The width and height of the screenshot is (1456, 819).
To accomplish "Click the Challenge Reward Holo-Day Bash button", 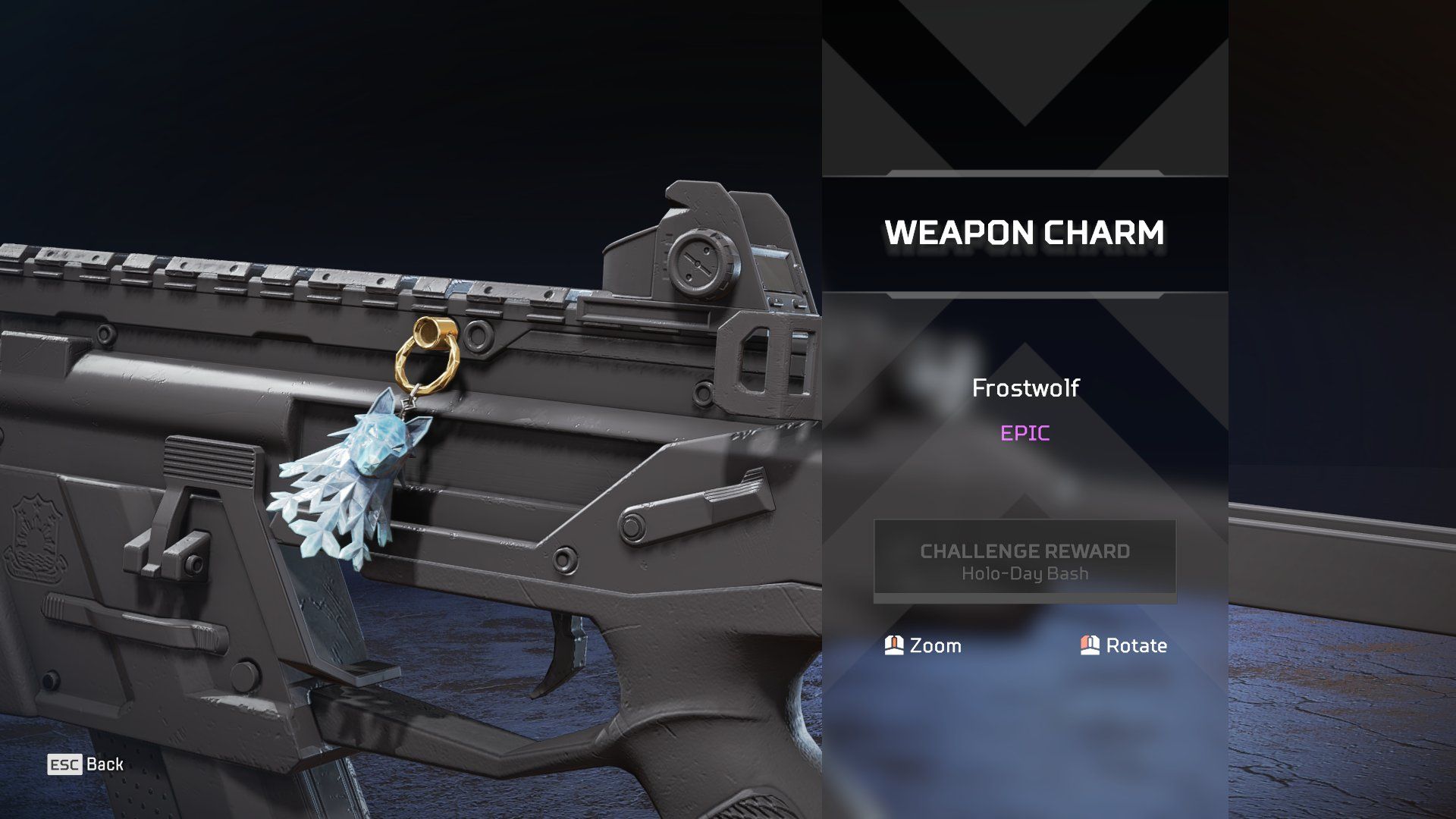I will point(1025,561).
